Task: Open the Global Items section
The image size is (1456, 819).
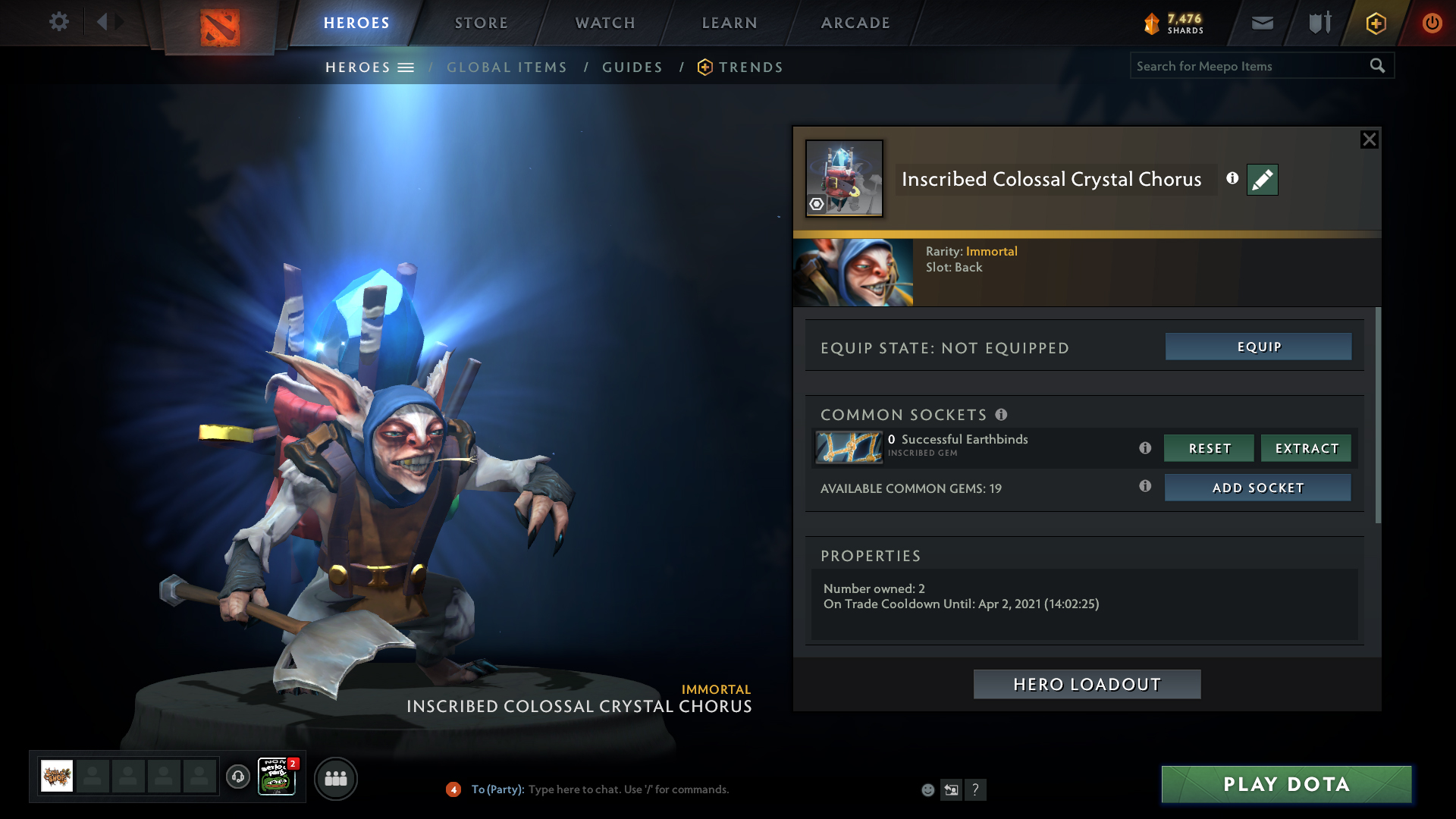Action: [507, 67]
